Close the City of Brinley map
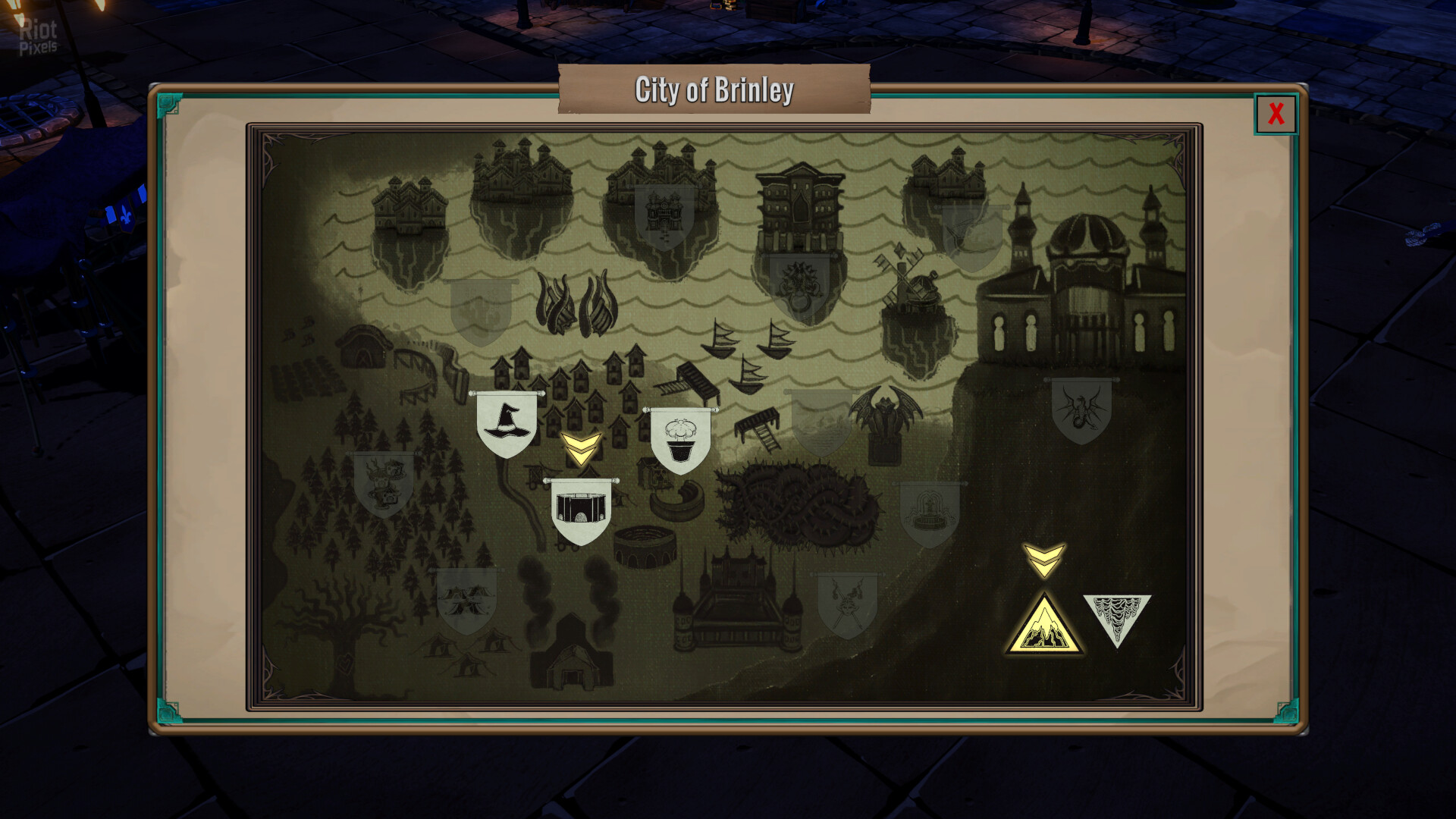 tap(1276, 114)
